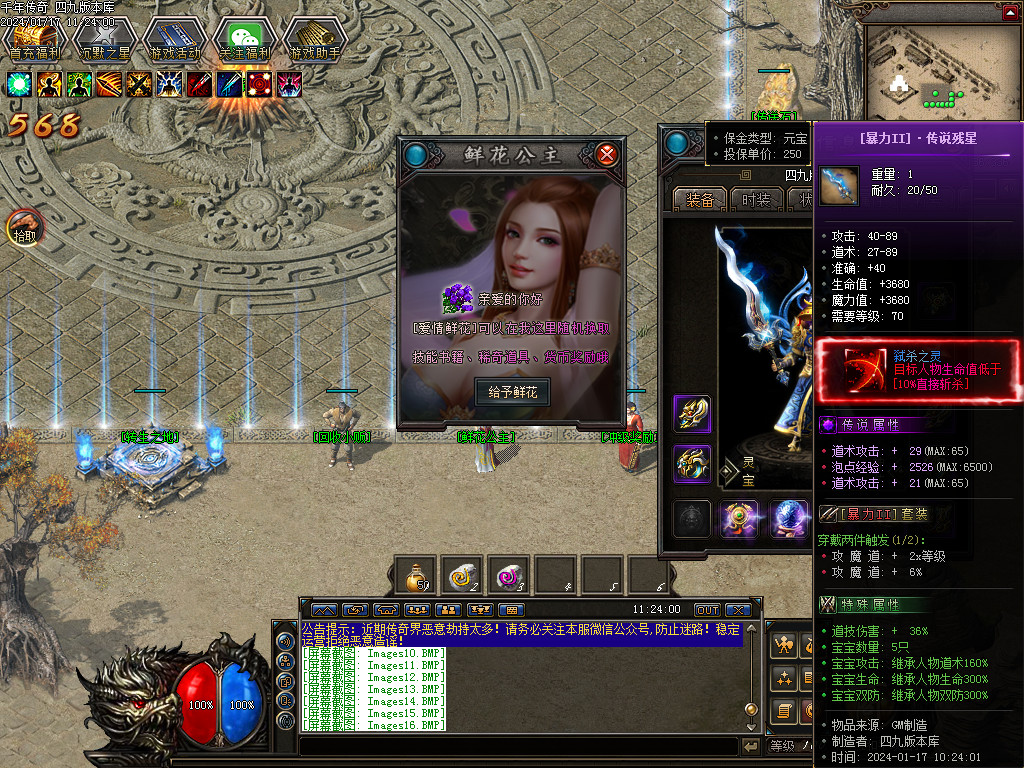Switch to the 装备 equipment tab
The width and height of the screenshot is (1024, 768).
699,199
